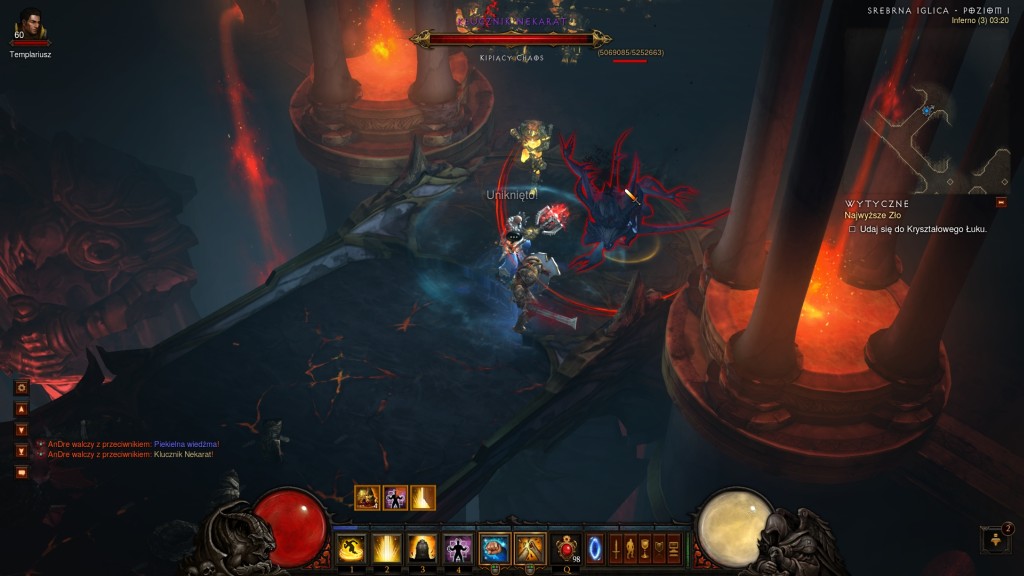Image resolution: width=1024 pixels, height=576 pixels.
Task: Activate the whirling figure skill in slot 1
Action: 350,548
